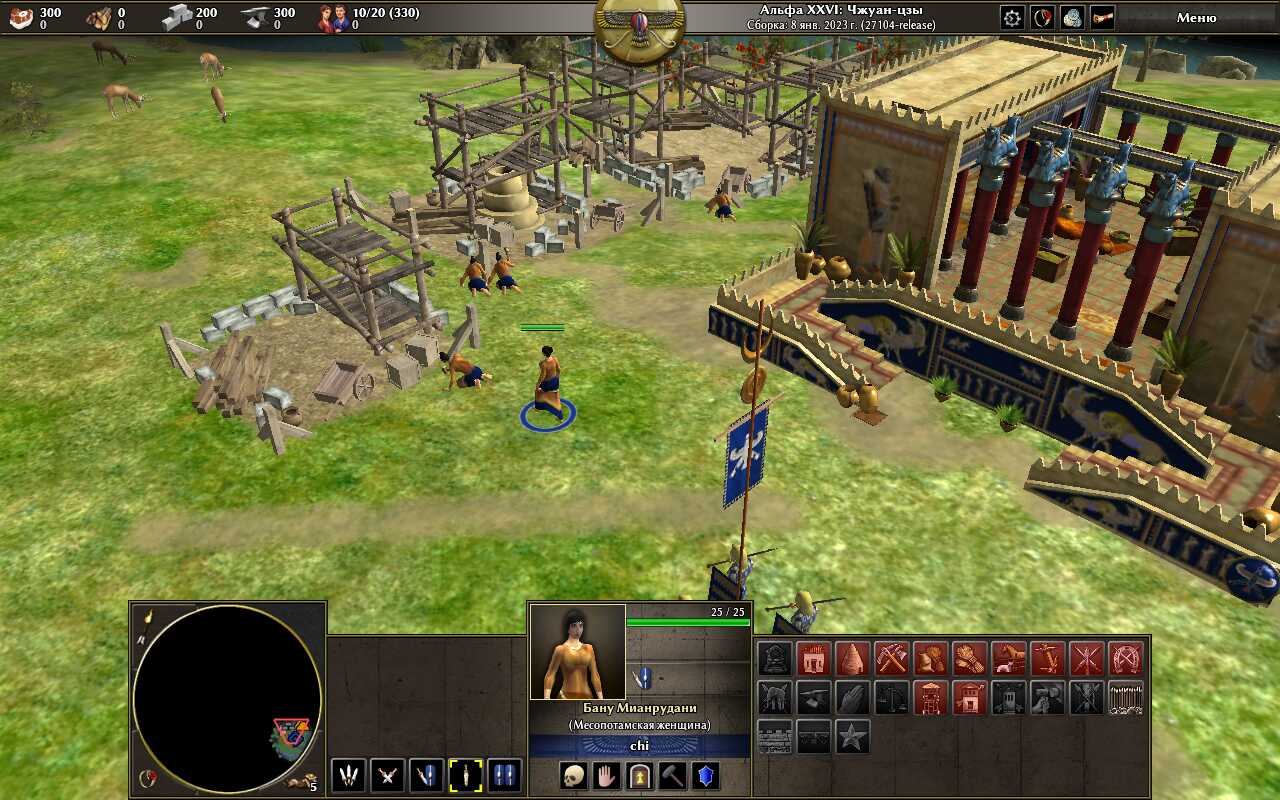Screen dimensions: 1280x800
Task: Choose the red watchtower building icon
Action: pos(931,697)
